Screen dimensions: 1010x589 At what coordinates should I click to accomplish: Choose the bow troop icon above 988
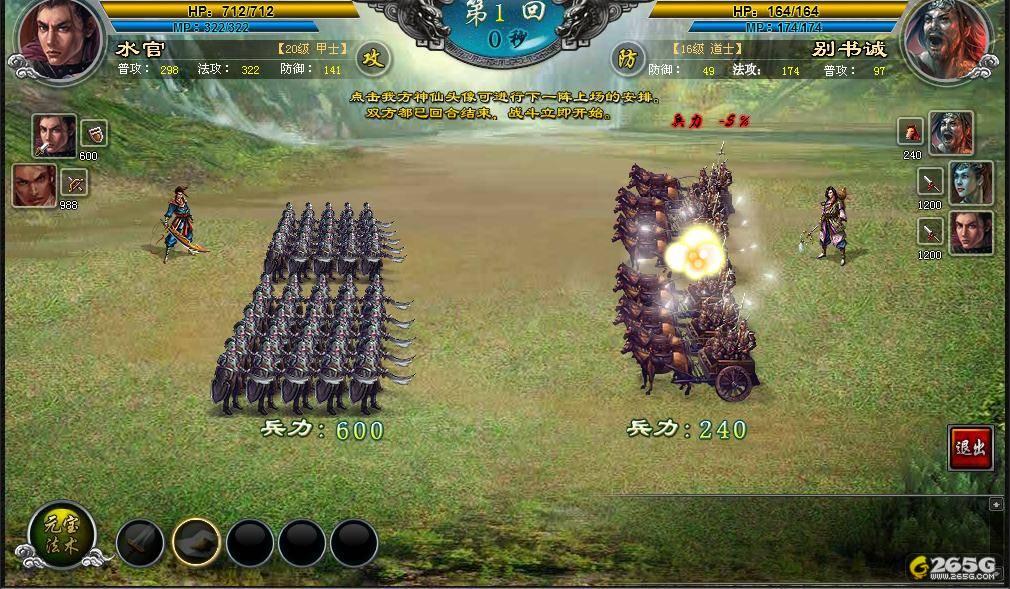pos(75,183)
